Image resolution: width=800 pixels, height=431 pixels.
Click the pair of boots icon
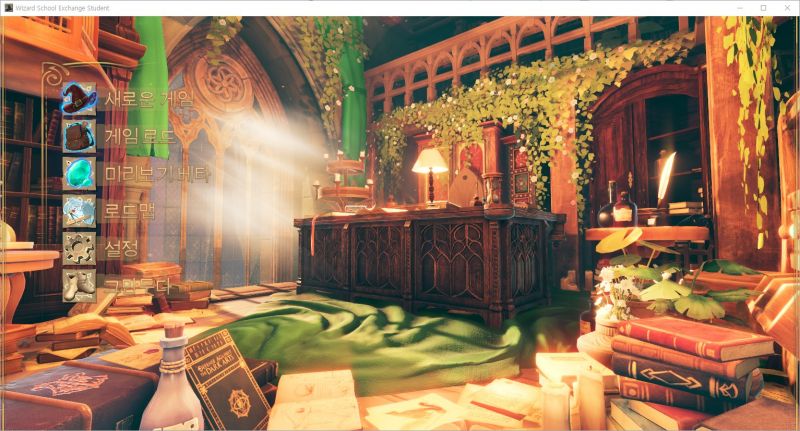pyautogui.click(x=79, y=284)
